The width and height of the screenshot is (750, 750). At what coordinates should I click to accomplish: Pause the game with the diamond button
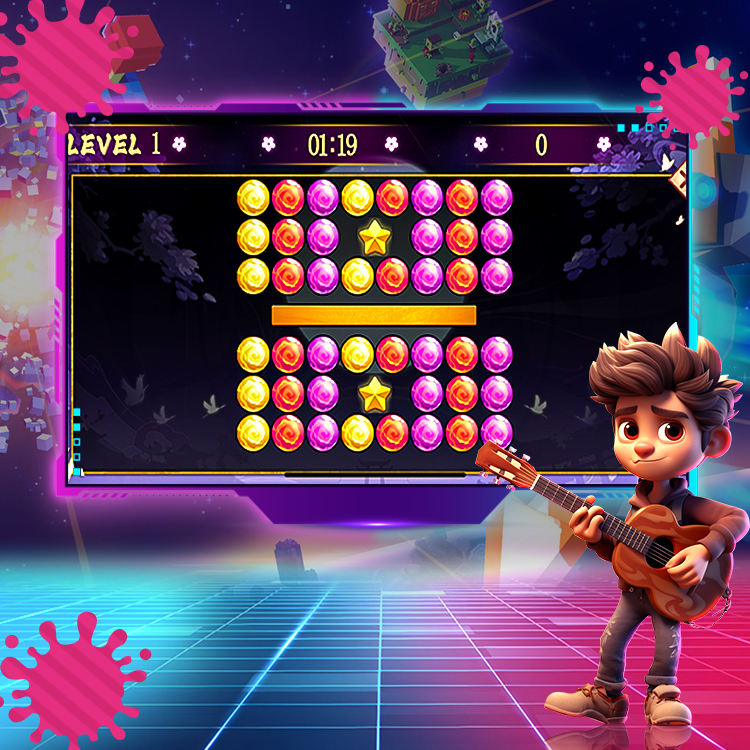680,178
